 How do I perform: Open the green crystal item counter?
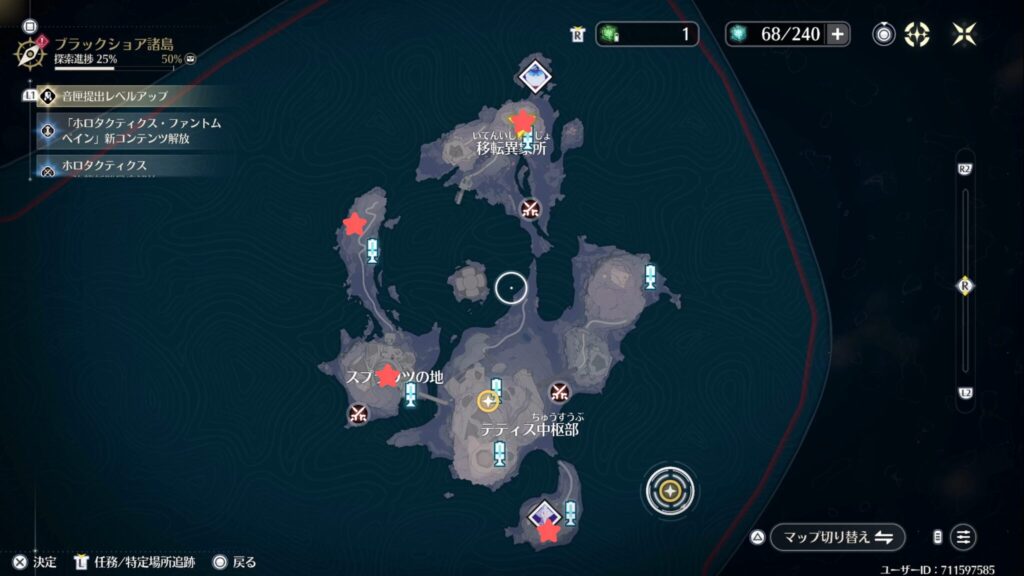pos(647,34)
